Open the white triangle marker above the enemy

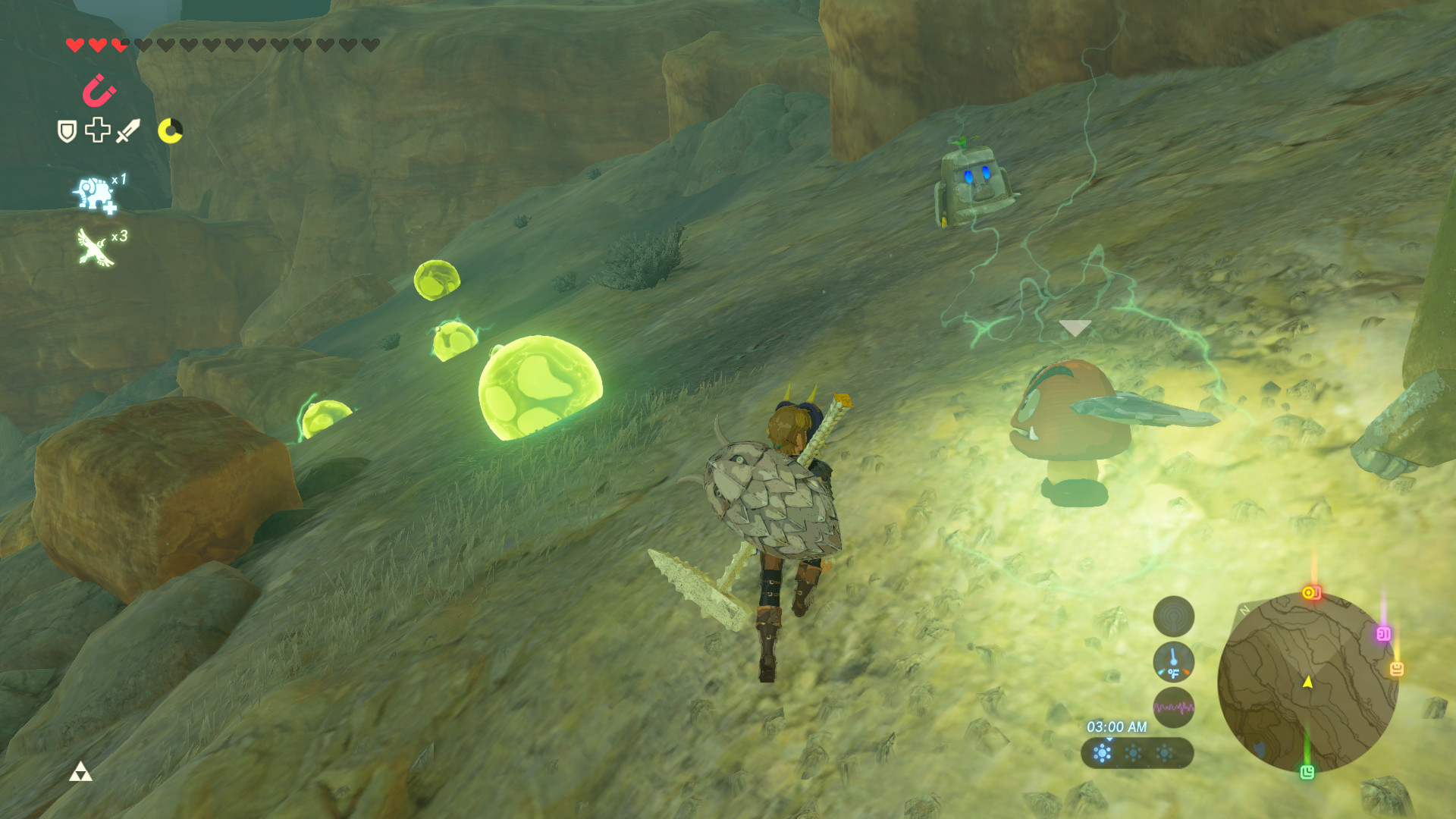click(1076, 329)
